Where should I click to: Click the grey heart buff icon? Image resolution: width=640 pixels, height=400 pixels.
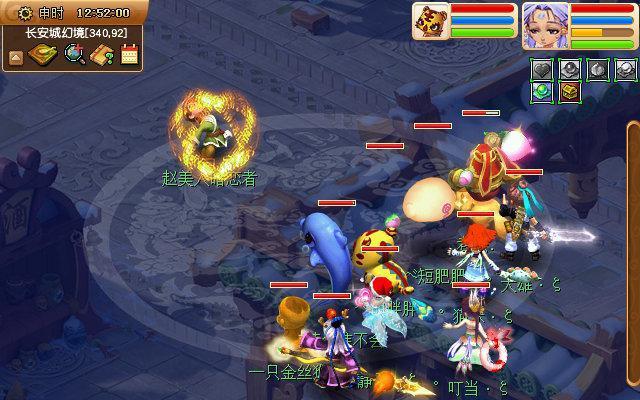click(x=541, y=69)
